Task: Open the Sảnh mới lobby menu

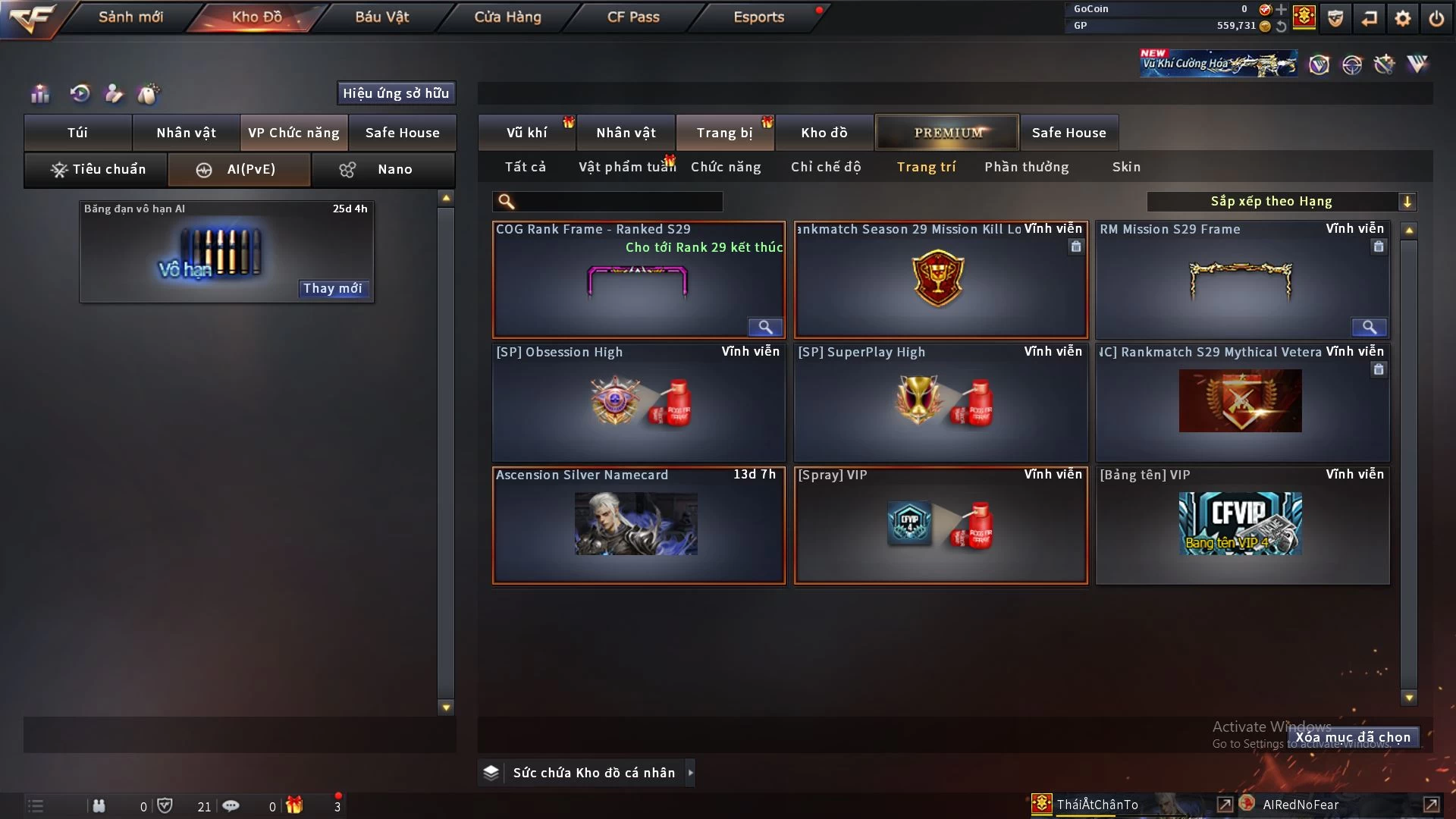Action: [x=130, y=17]
